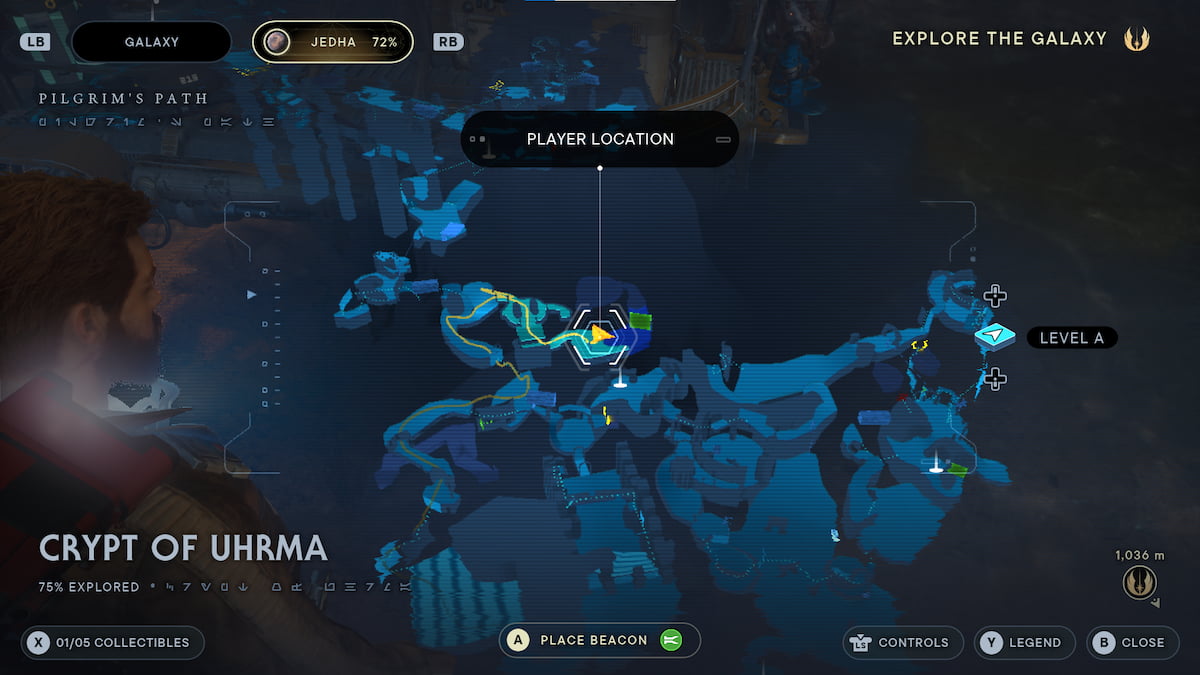Click the Place Beacon button
Screen dimensions: 1200x675
click(600, 640)
